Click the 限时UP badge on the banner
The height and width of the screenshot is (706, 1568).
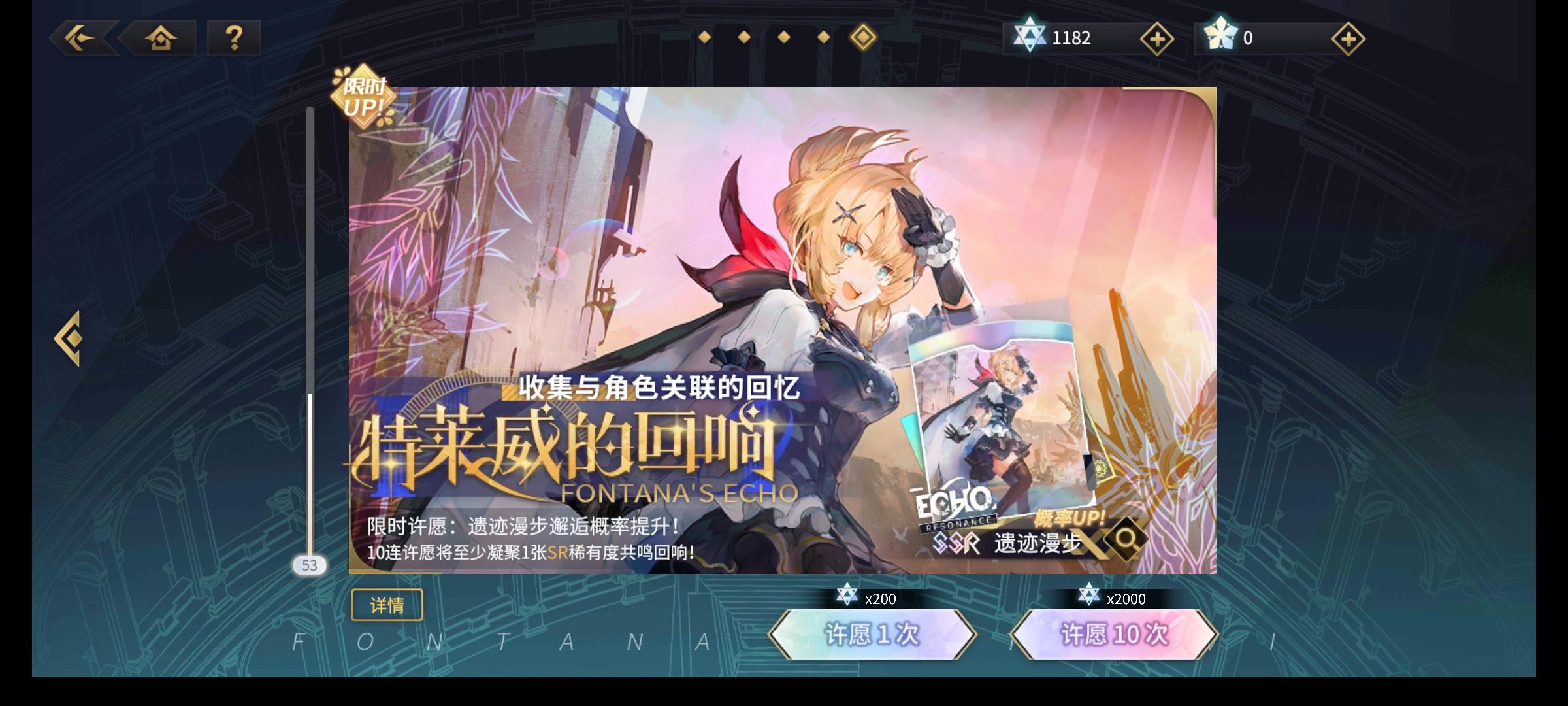pyautogui.click(x=363, y=93)
